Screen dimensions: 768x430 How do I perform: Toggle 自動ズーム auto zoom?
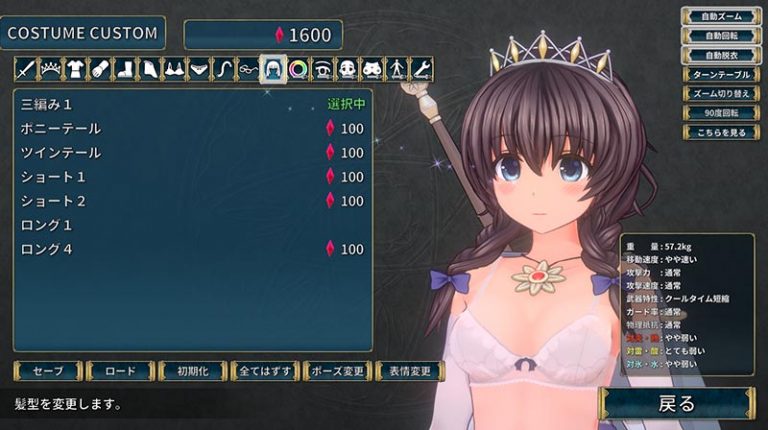click(716, 16)
